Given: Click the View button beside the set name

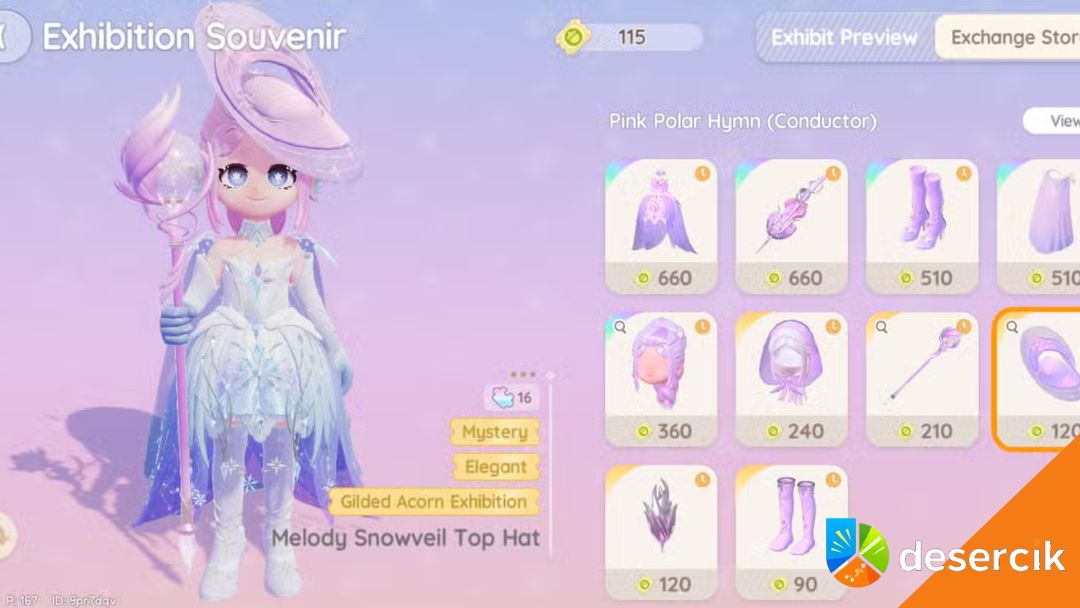Looking at the screenshot, I should point(1055,121).
